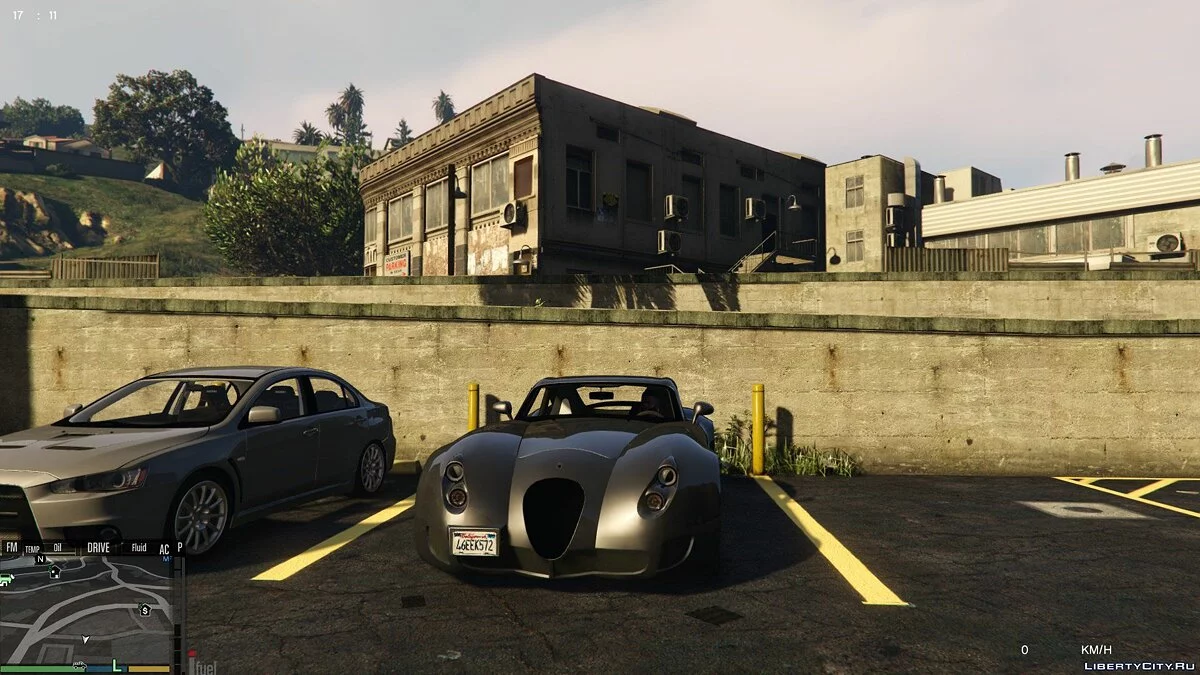This screenshot has height=675, width=1200.
Task: Click the FM radio indicator
Action: [x=11, y=547]
